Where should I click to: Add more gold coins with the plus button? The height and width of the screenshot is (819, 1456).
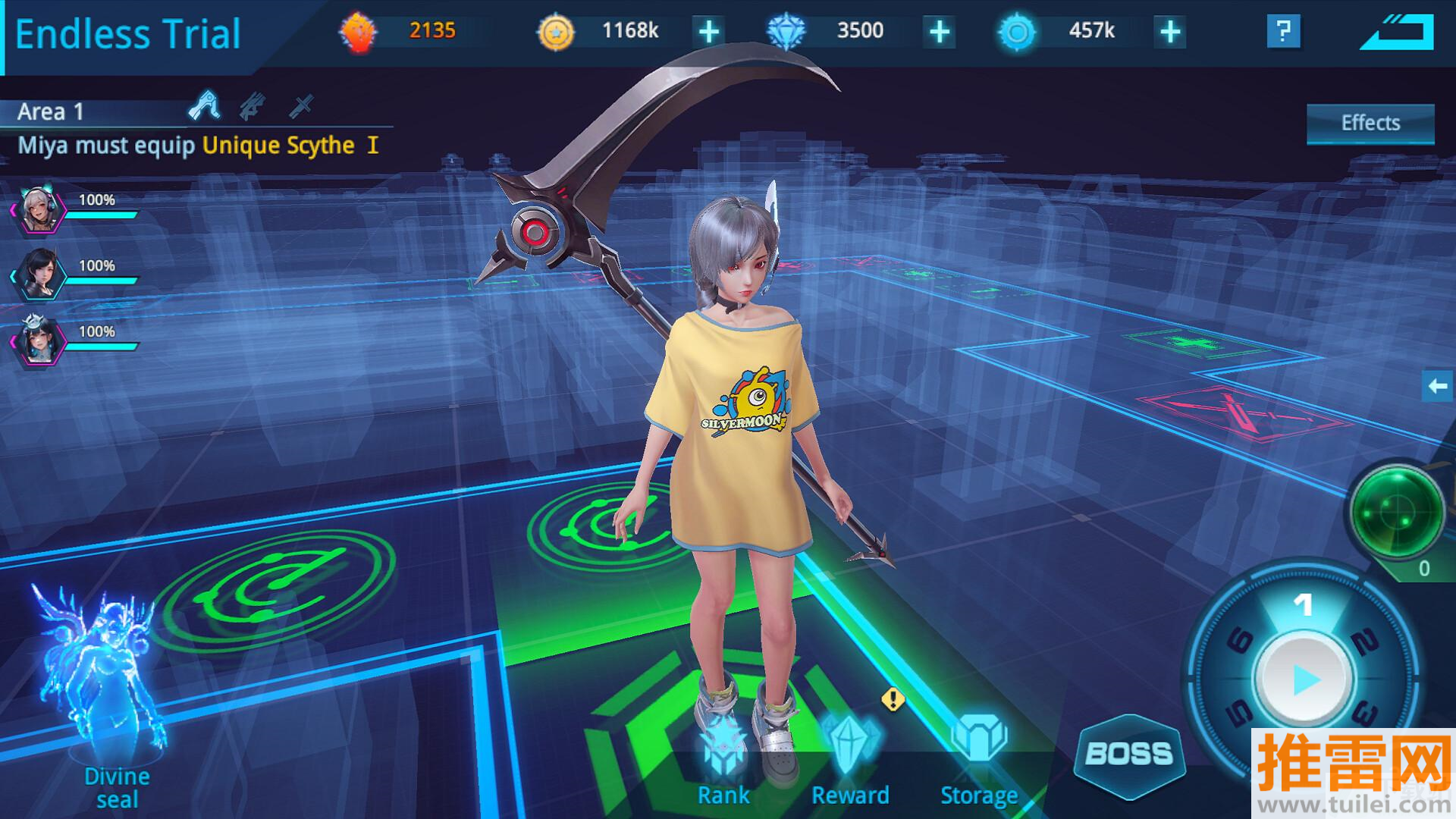click(708, 32)
